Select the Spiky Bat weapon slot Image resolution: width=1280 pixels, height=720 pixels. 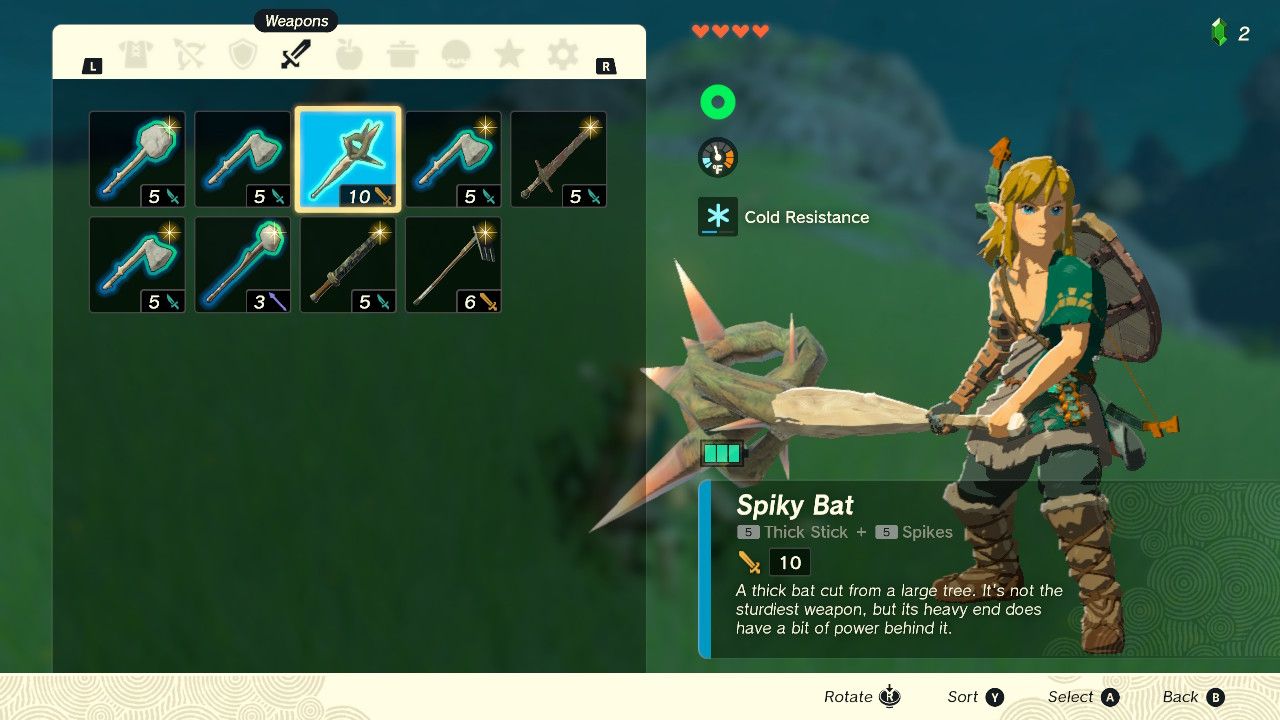(347, 159)
